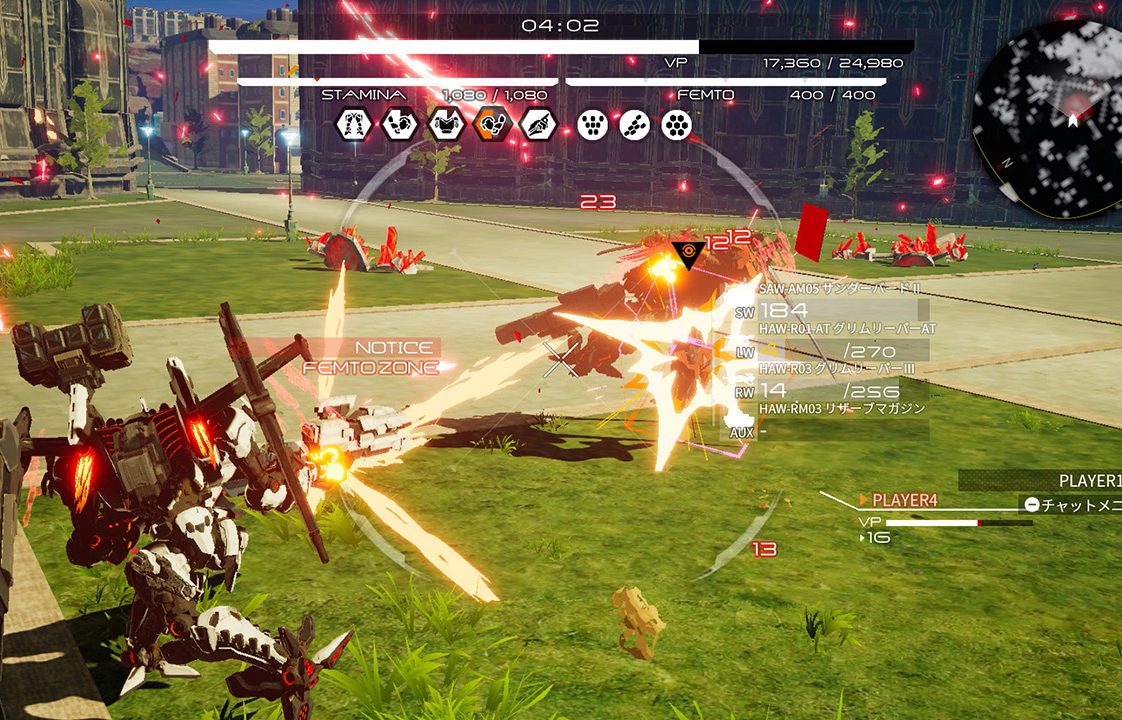Click the head-and-arm hexagon status icon
1122x720 pixels.
[x=399, y=124]
